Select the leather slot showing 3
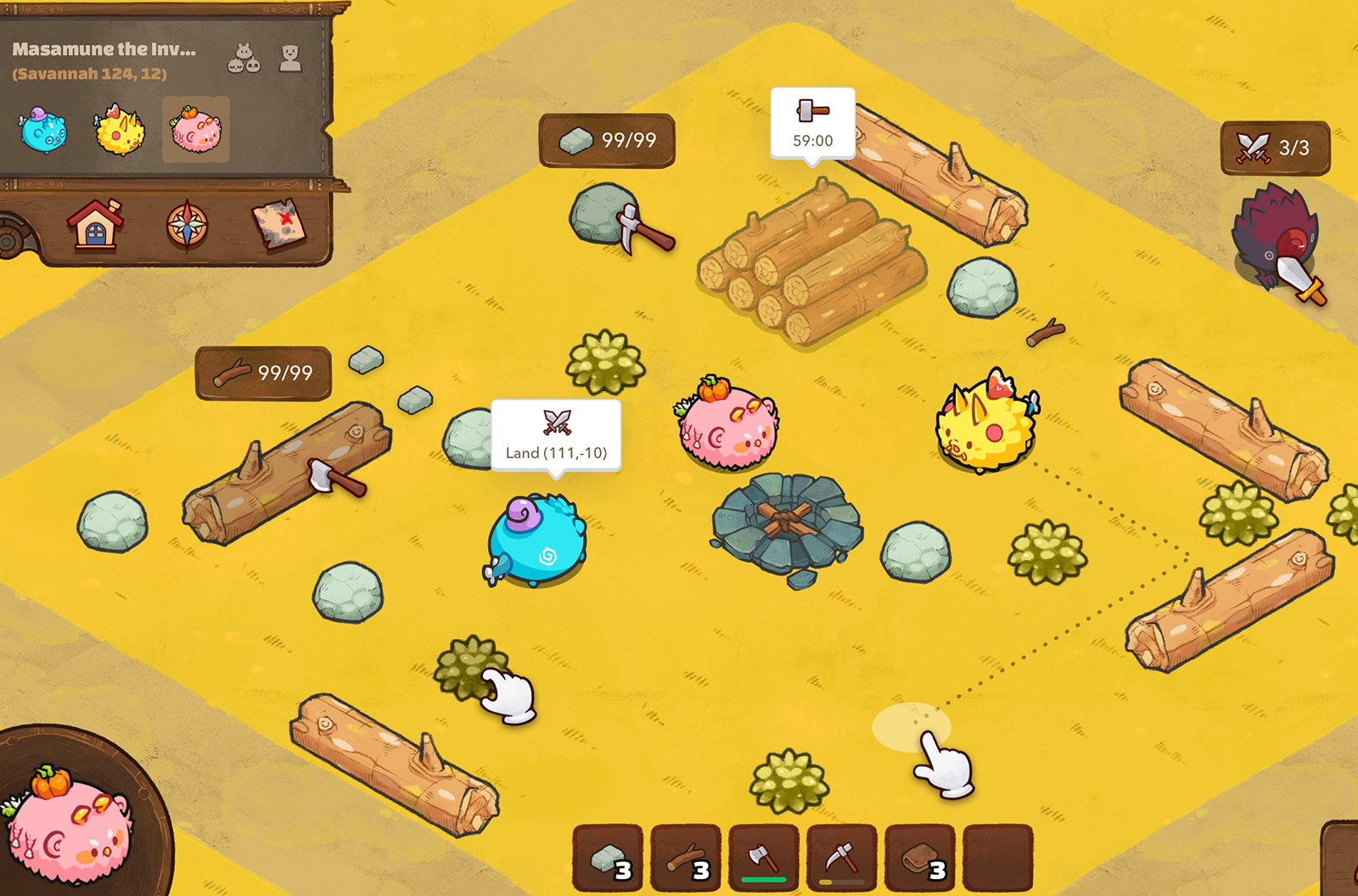1358x896 pixels. [x=919, y=859]
